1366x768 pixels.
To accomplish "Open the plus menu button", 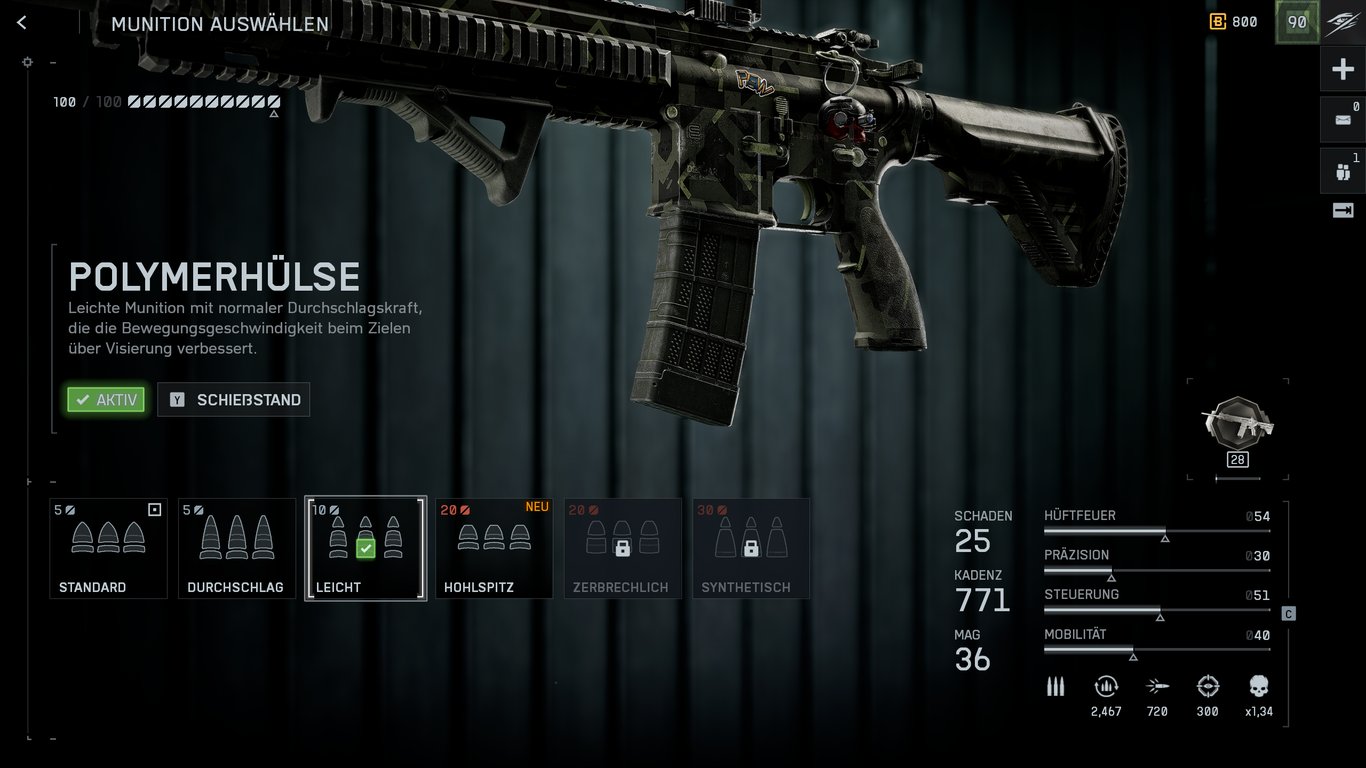I will [1343, 70].
